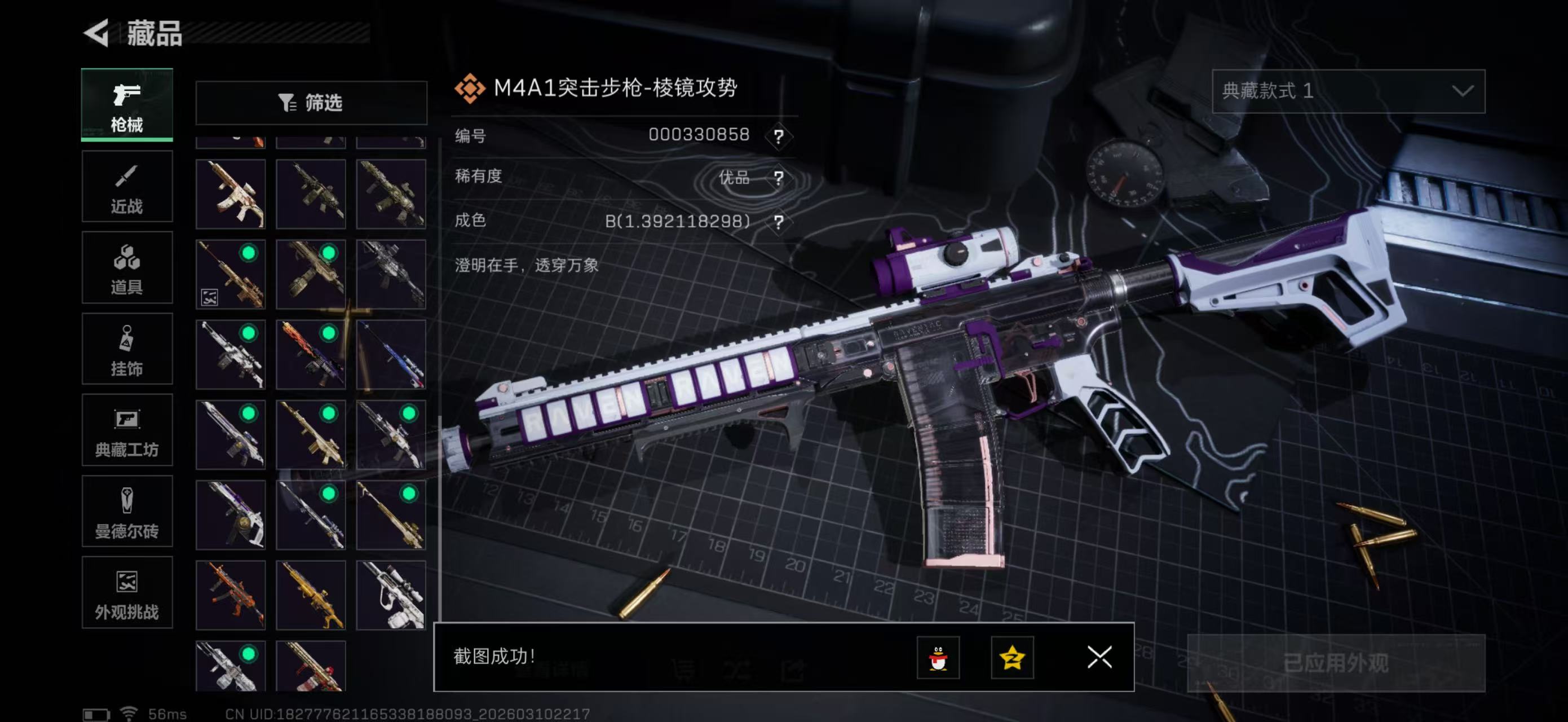Expand the 典藏款式 1 dropdown

pyautogui.click(x=1348, y=91)
